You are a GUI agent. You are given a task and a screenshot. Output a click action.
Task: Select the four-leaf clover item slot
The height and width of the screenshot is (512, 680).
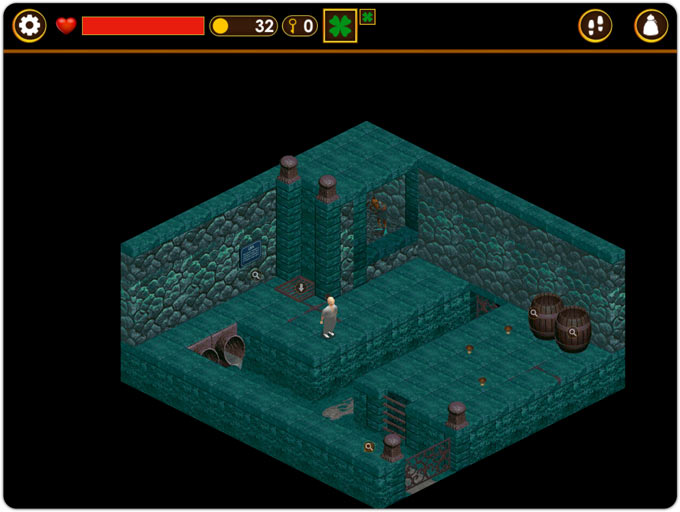[340, 26]
